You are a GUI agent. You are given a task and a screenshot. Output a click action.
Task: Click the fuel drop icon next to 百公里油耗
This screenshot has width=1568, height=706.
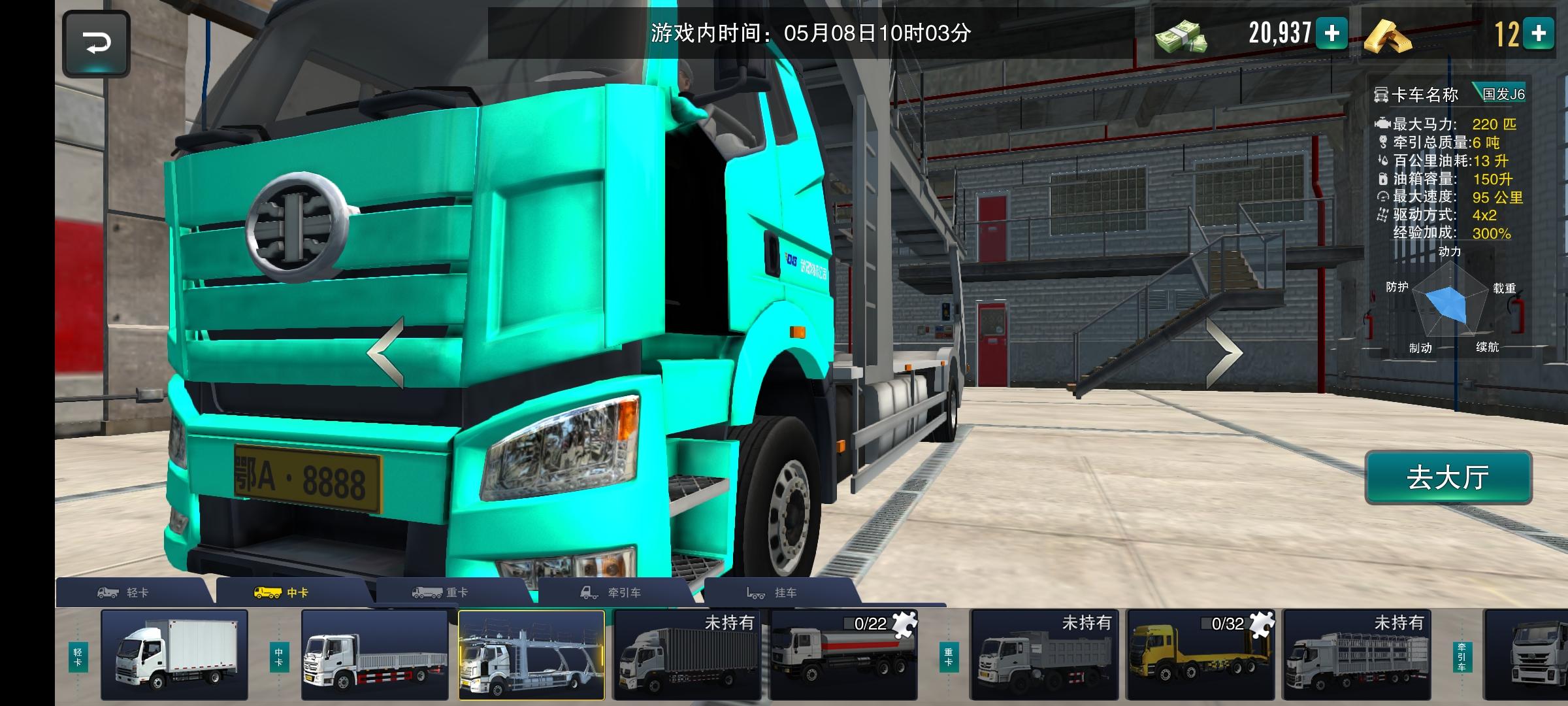(1384, 160)
